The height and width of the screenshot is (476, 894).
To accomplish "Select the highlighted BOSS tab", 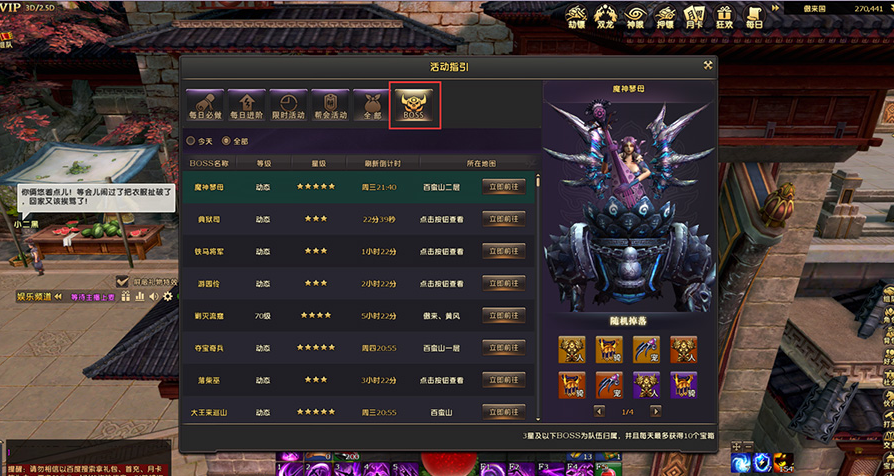I will tap(414, 105).
